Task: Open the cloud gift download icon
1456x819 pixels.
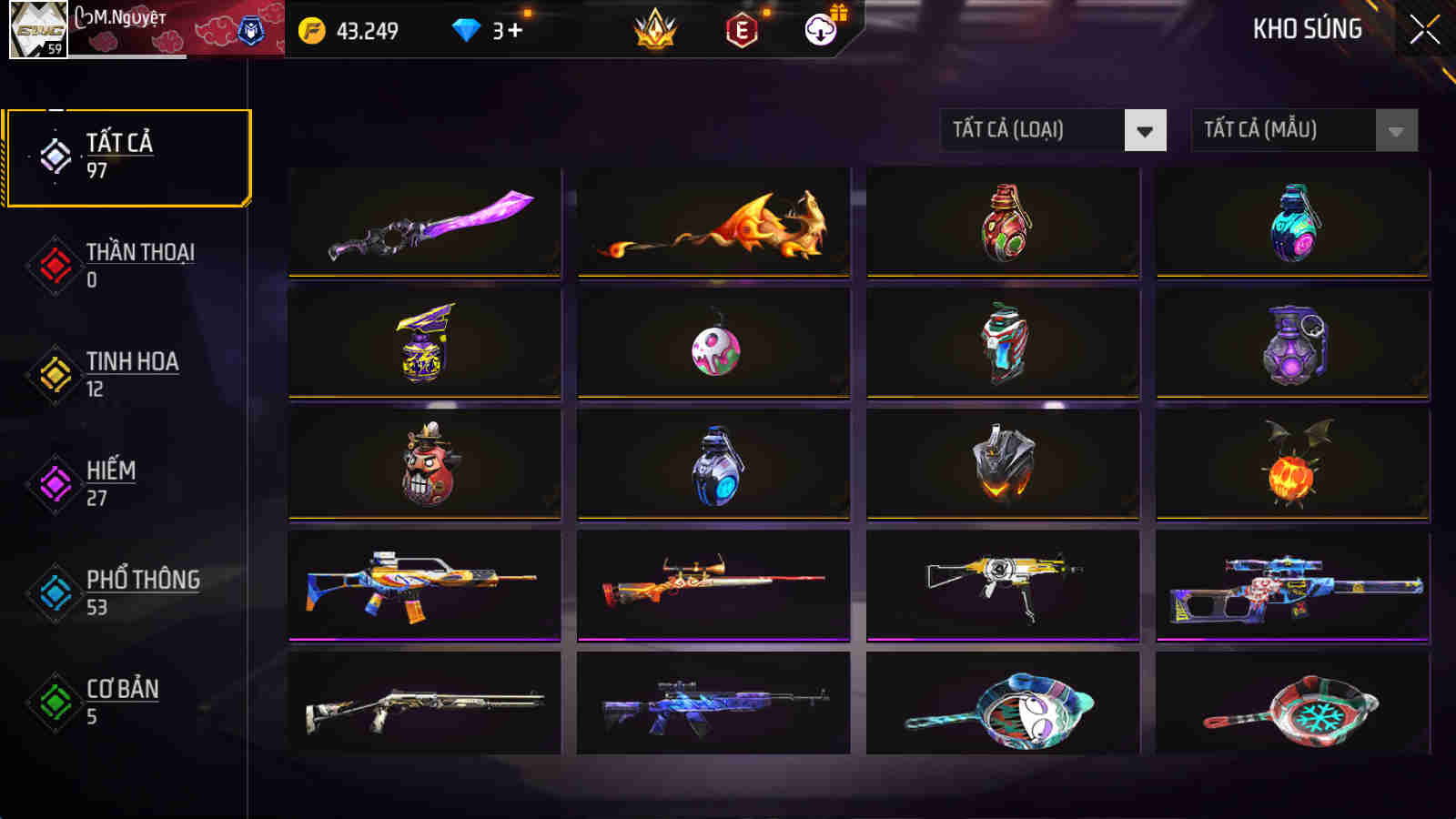Action: tap(819, 29)
